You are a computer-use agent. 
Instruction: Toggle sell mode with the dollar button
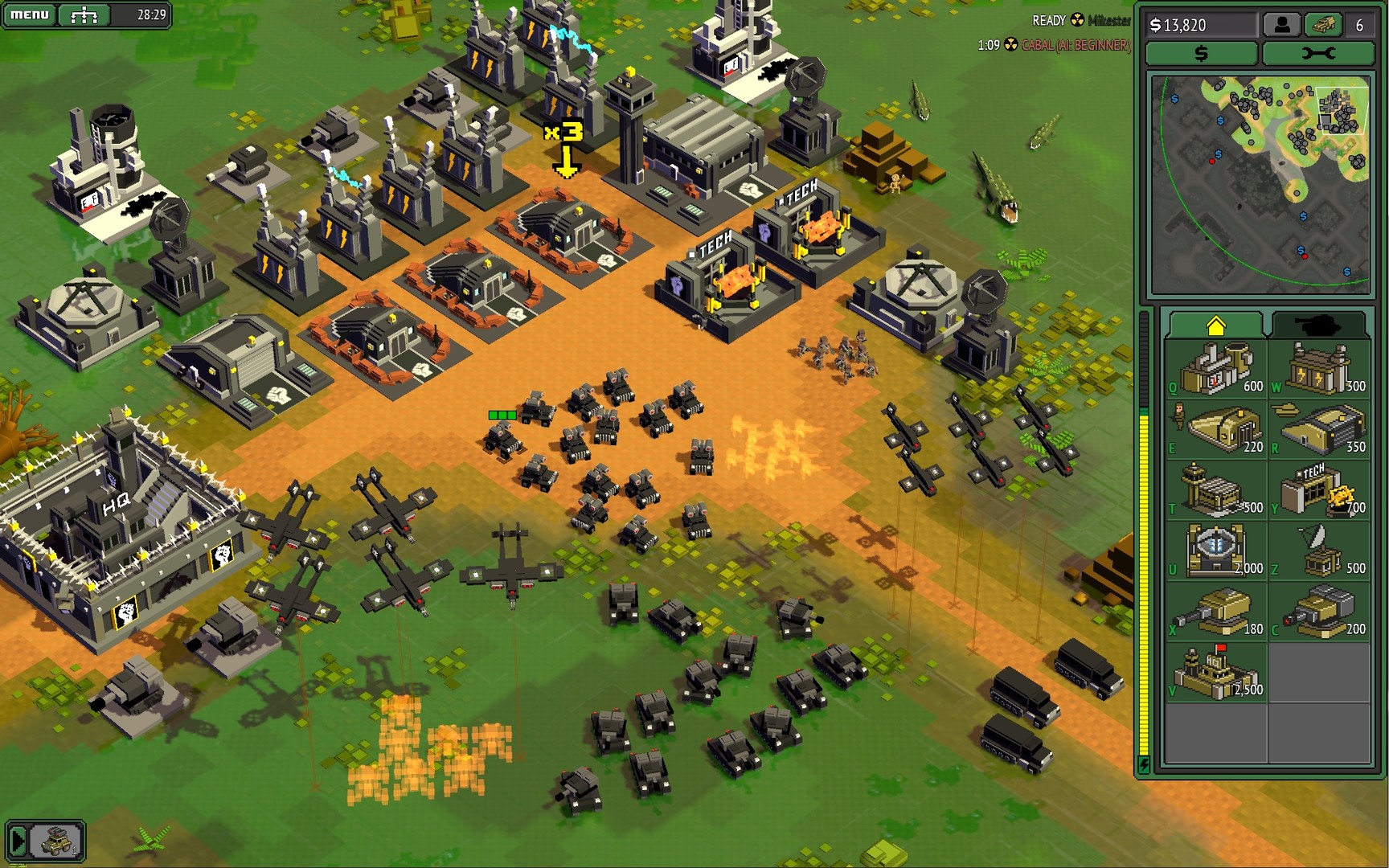(x=1201, y=53)
